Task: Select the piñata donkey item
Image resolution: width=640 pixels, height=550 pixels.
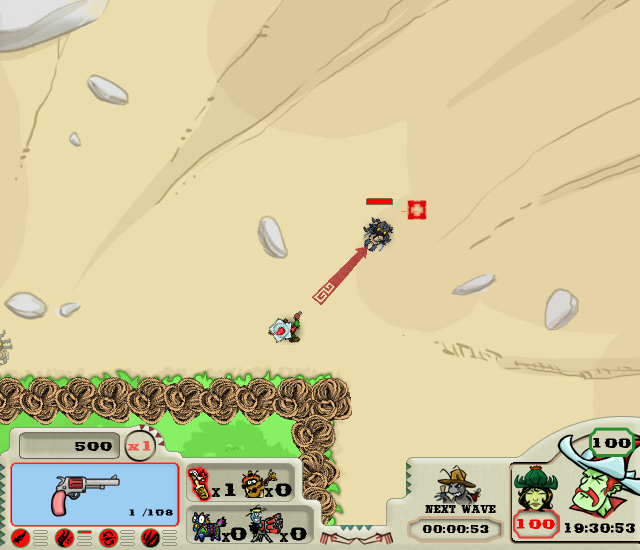Action: 205,524
